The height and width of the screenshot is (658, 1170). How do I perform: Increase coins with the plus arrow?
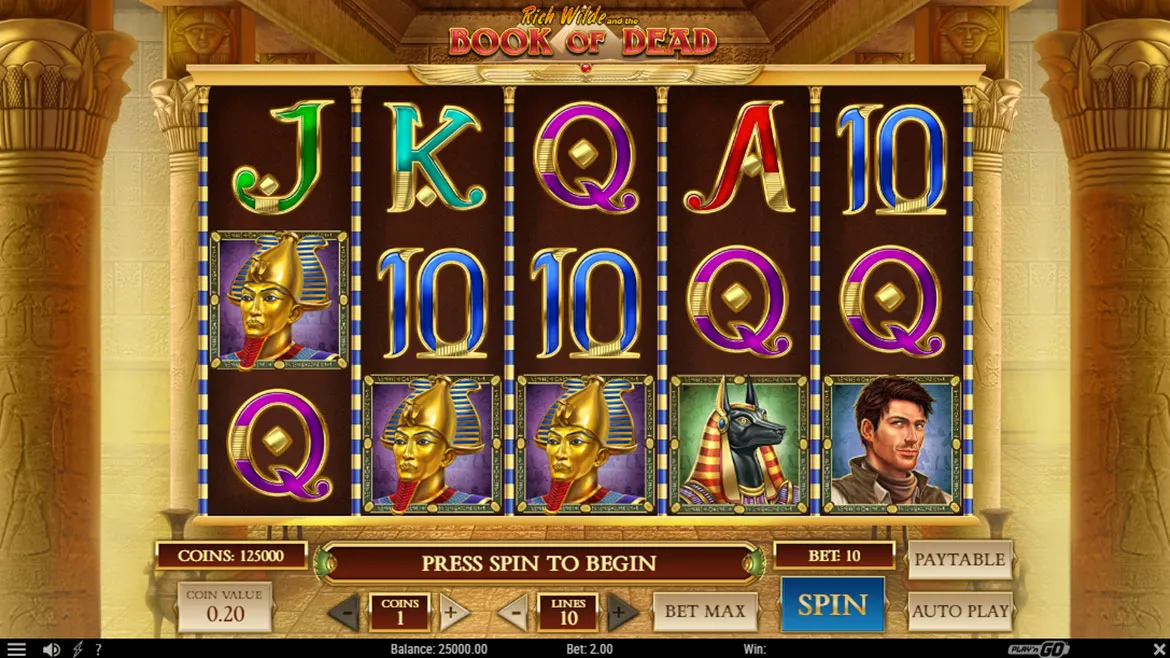(x=452, y=612)
